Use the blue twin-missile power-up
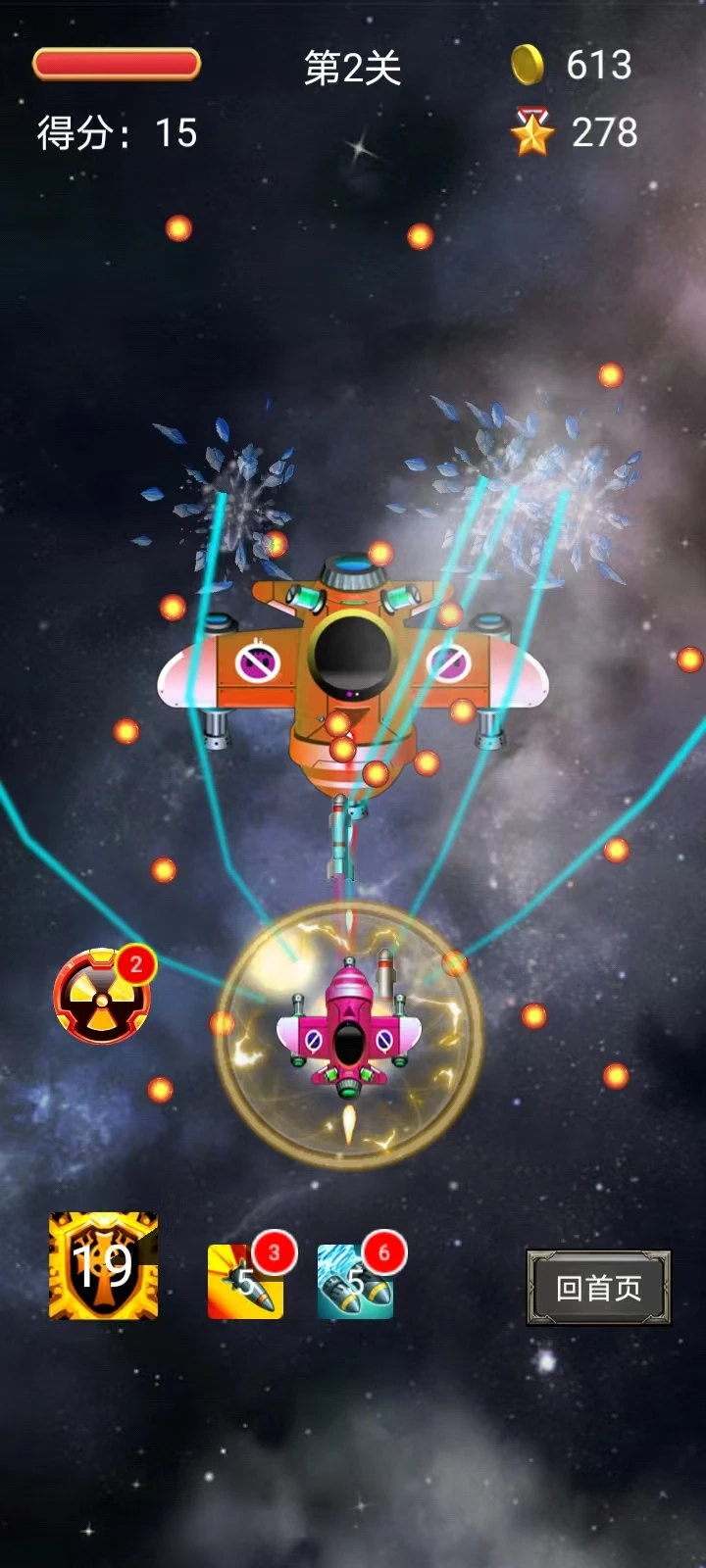 pyautogui.click(x=355, y=1281)
